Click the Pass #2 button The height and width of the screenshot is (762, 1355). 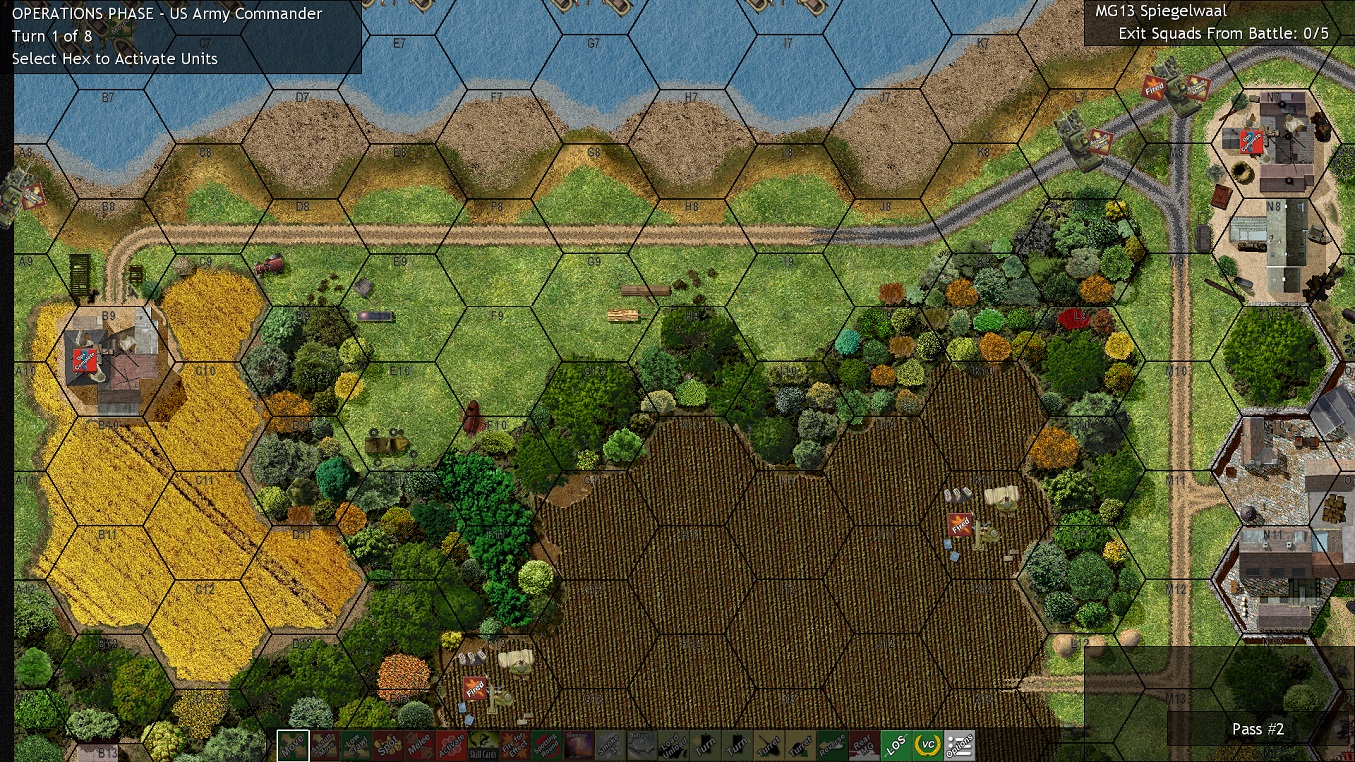[x=1257, y=729]
